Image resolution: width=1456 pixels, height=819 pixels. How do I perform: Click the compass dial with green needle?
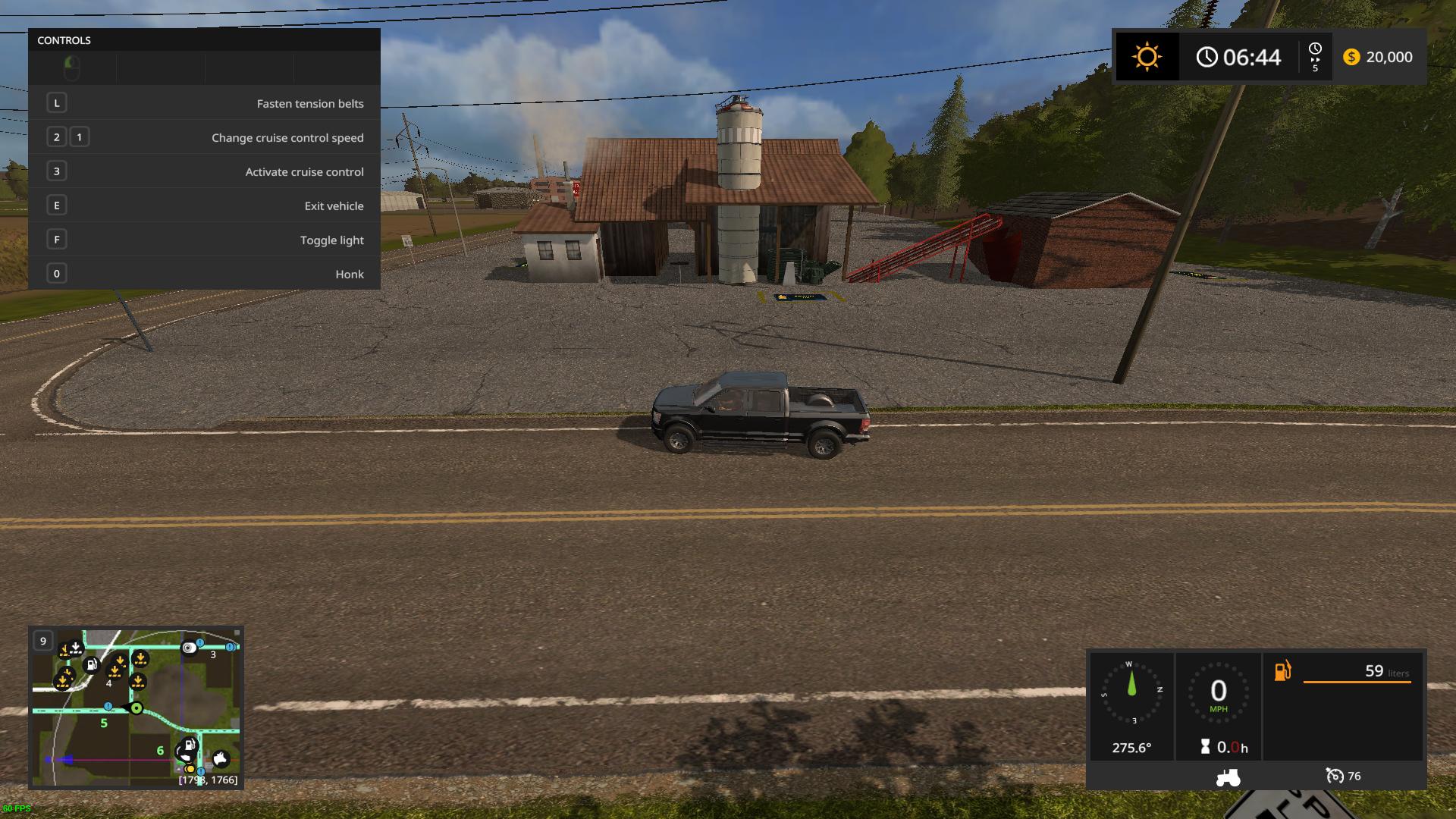(1131, 692)
